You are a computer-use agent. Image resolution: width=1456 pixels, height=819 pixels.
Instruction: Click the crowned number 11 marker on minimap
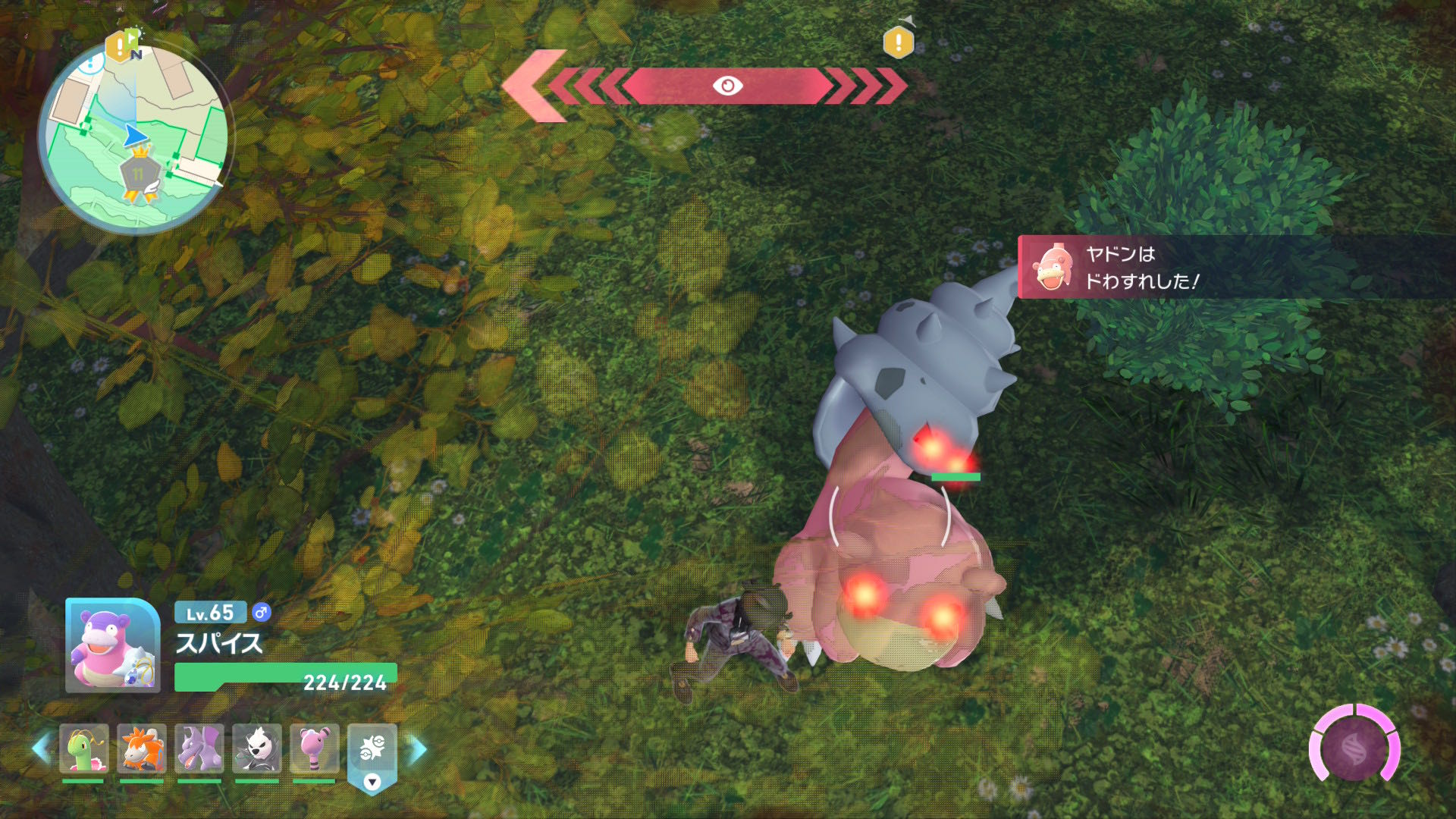[139, 174]
